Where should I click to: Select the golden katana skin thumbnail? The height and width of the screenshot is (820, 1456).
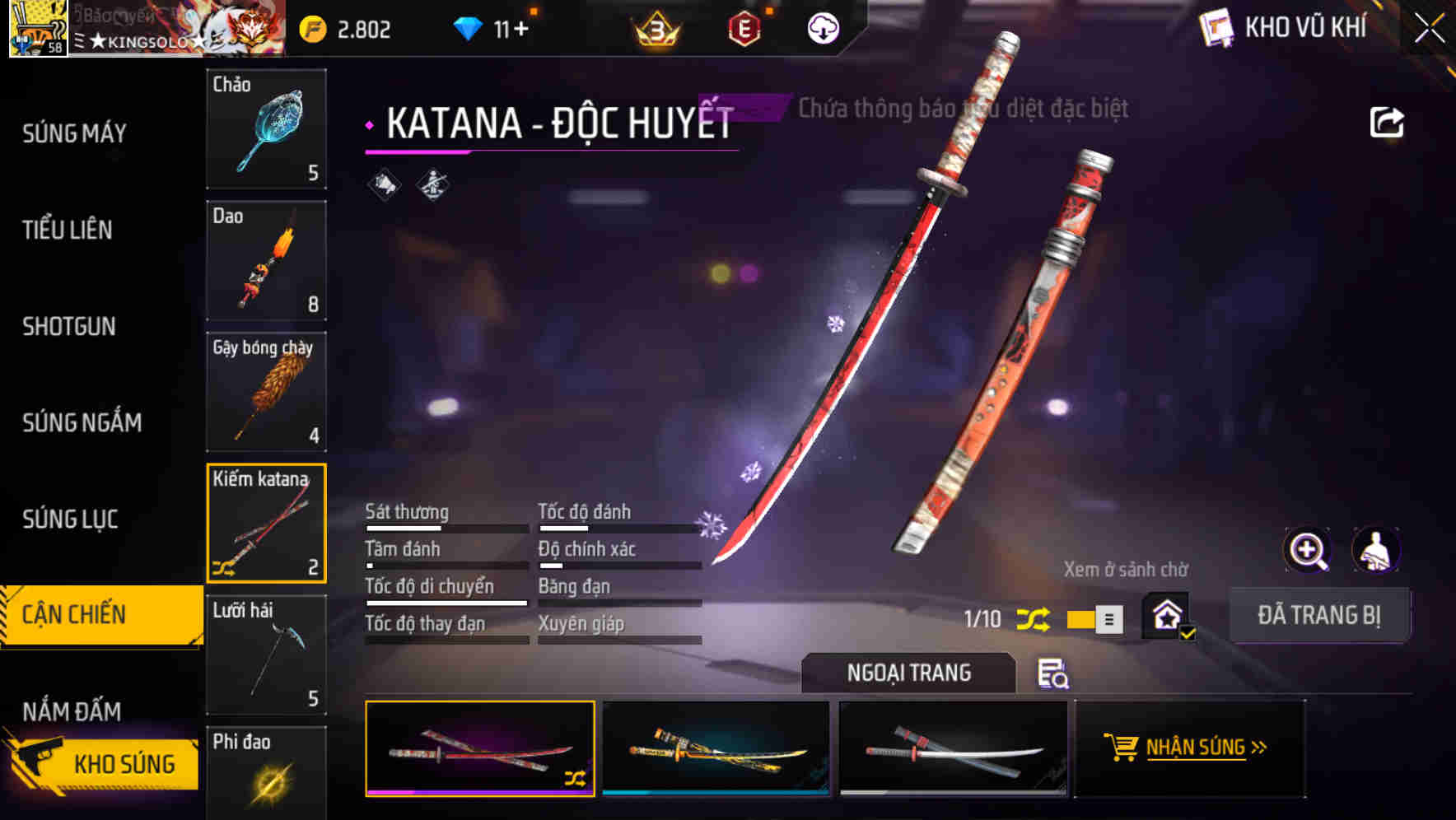715,749
